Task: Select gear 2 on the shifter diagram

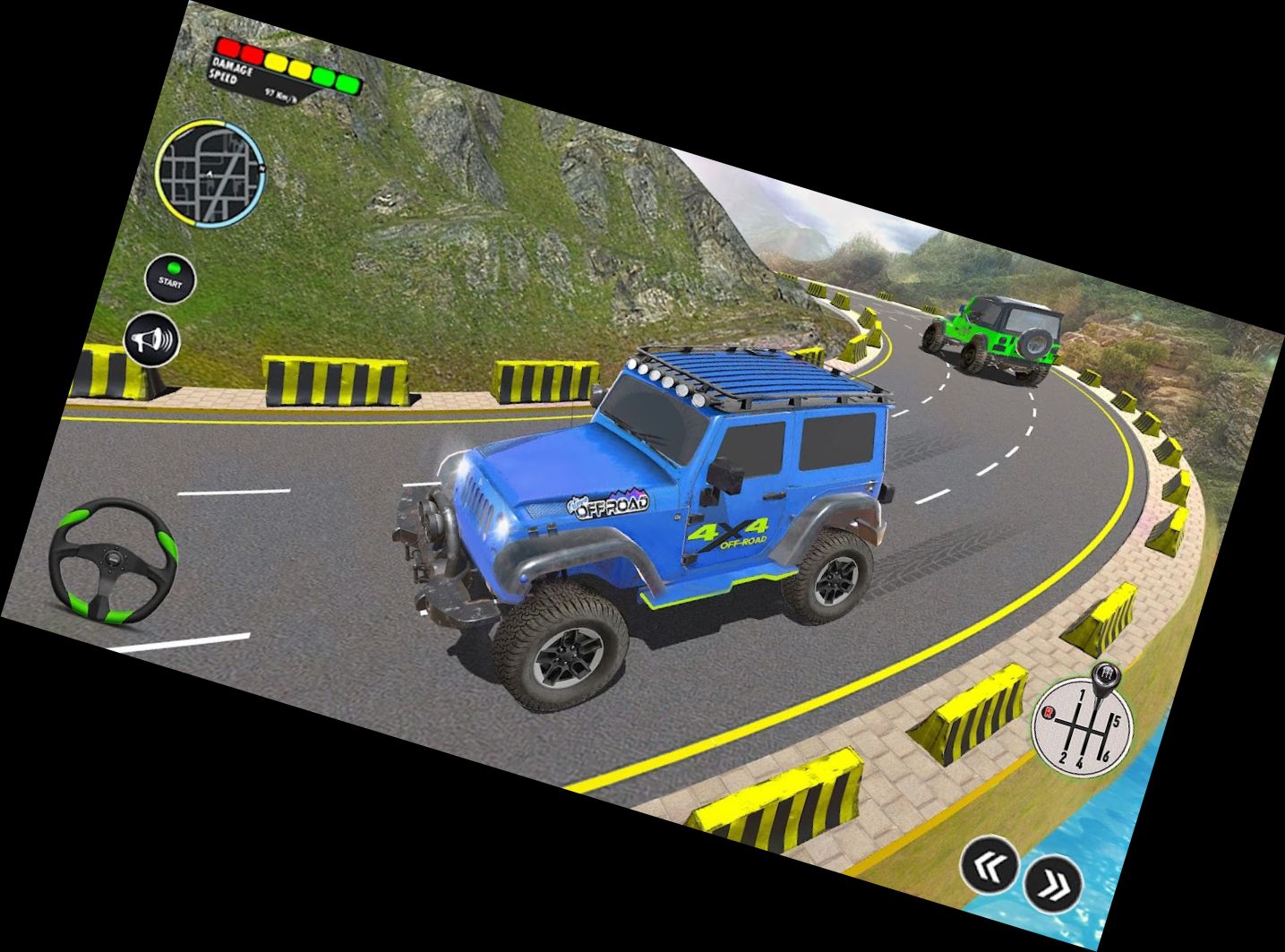Action: point(1062,759)
